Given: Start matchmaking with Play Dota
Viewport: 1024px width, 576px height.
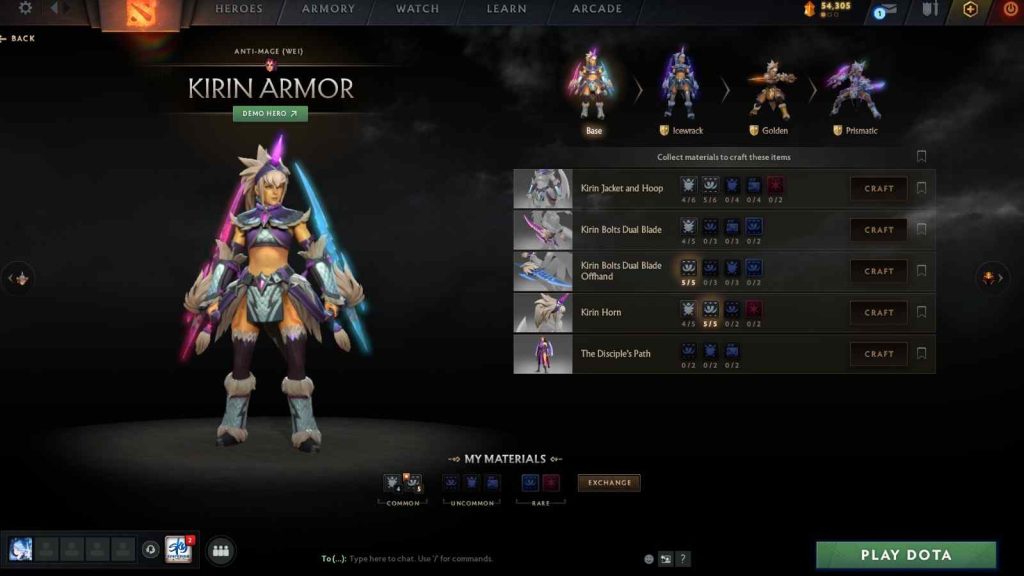Looking at the screenshot, I should click(x=906, y=555).
